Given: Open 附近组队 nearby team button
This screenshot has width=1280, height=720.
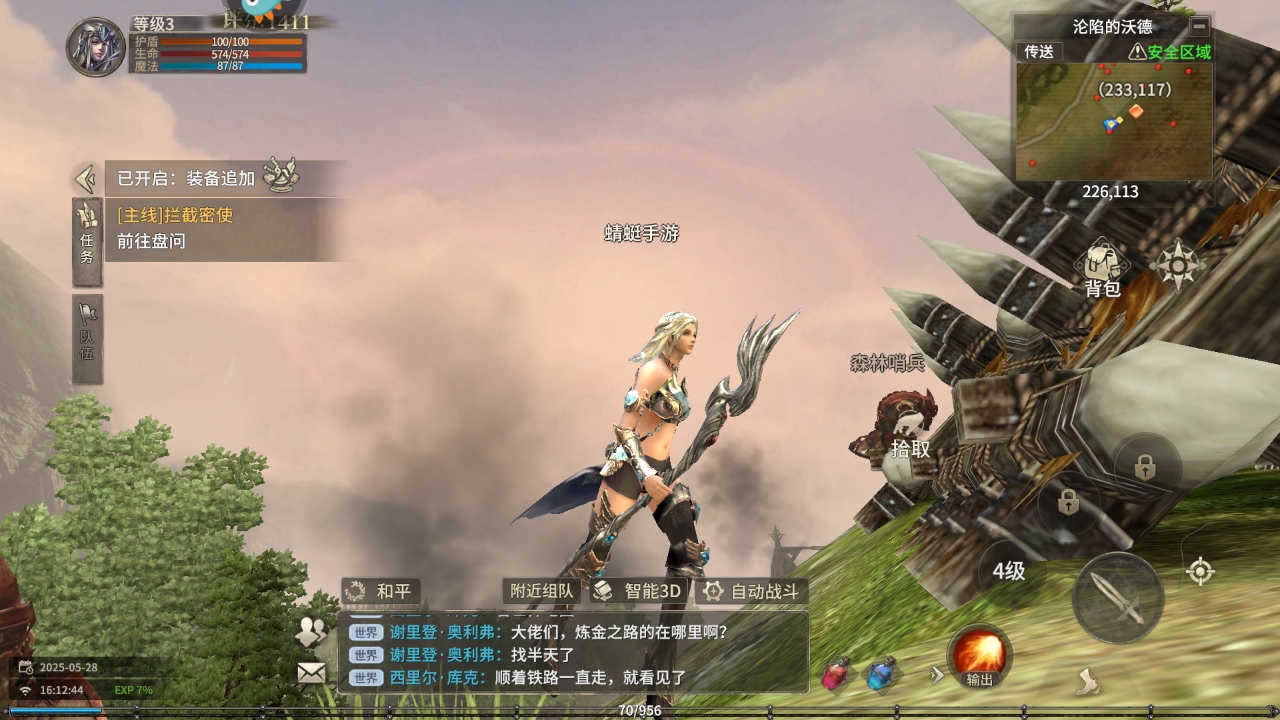Looking at the screenshot, I should tap(542, 591).
